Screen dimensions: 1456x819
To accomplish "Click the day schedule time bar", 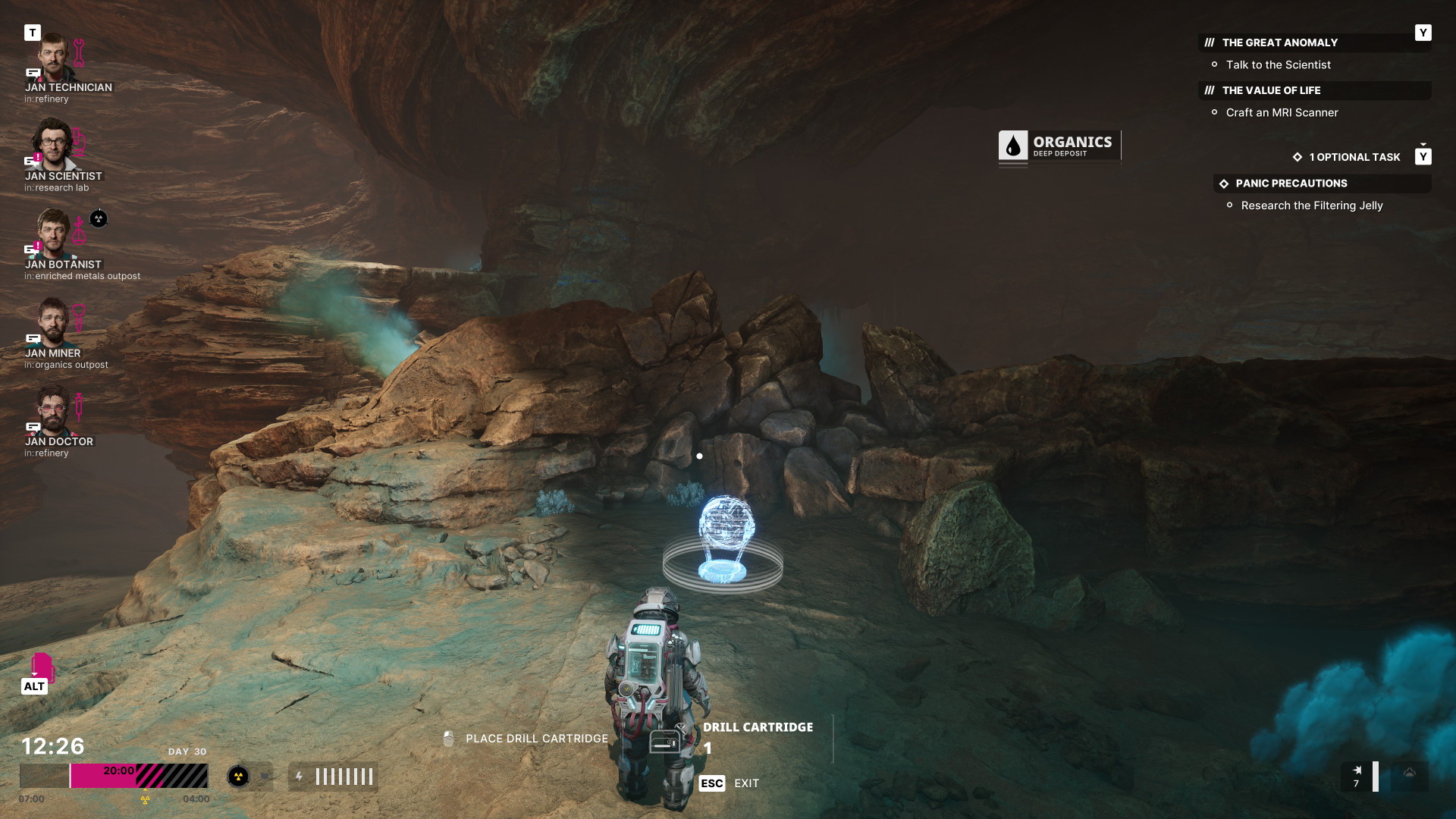I will click(114, 776).
